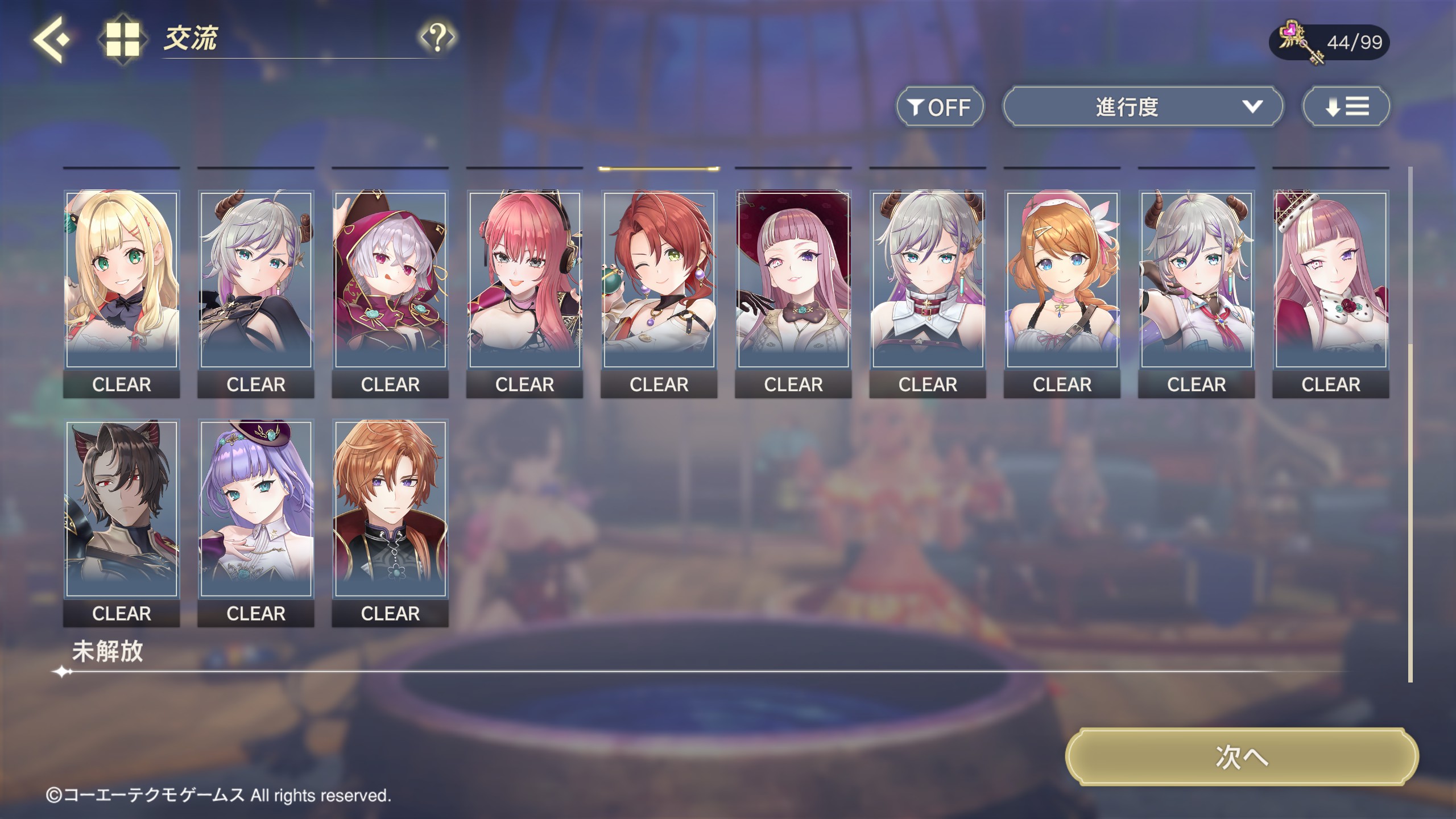This screenshot has width=1456, height=819.
Task: Proceed with the 次へ button
Action: [x=1242, y=757]
